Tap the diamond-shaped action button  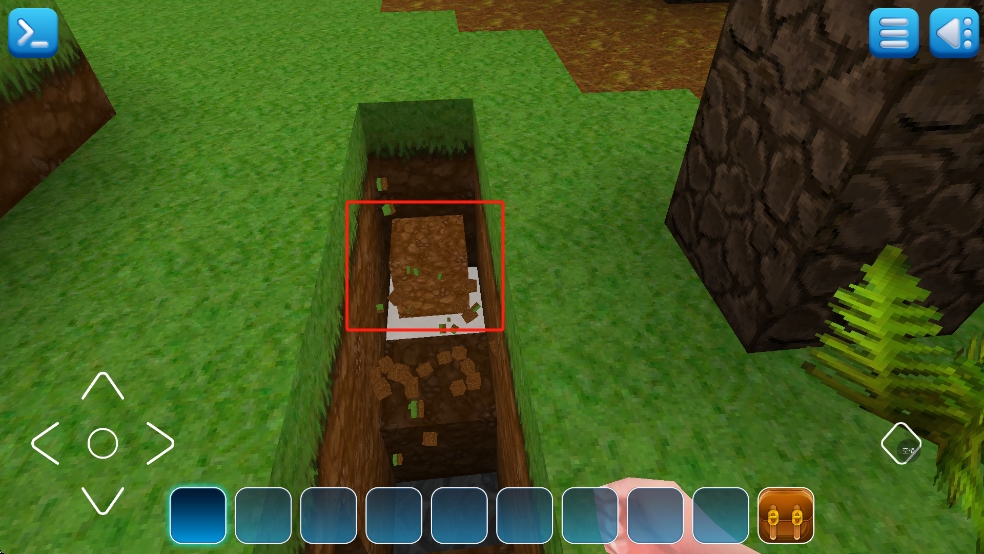tap(901, 443)
